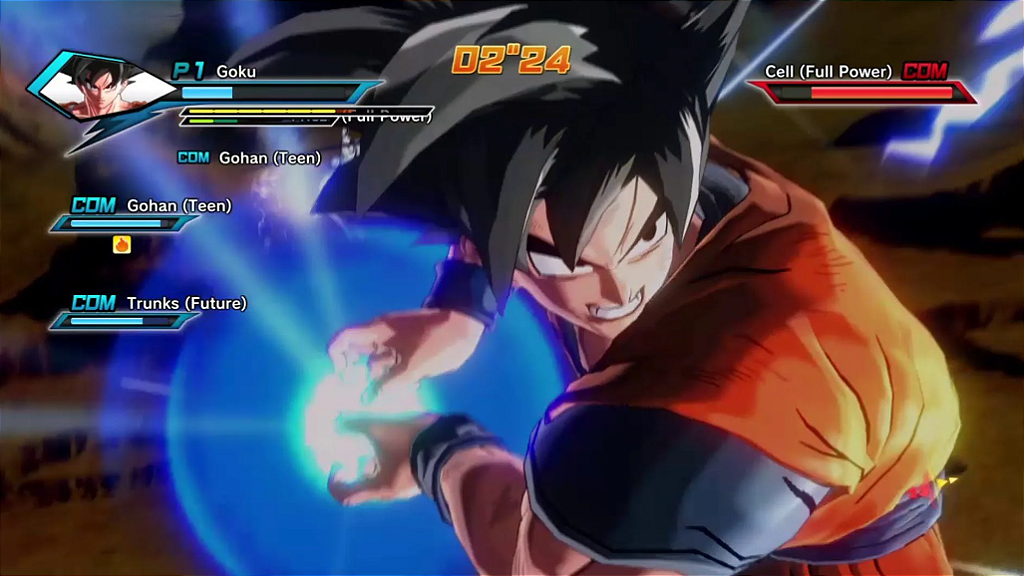Select the flame status icon under Gohan
Viewport: 1024px width, 576px height.
[x=122, y=244]
